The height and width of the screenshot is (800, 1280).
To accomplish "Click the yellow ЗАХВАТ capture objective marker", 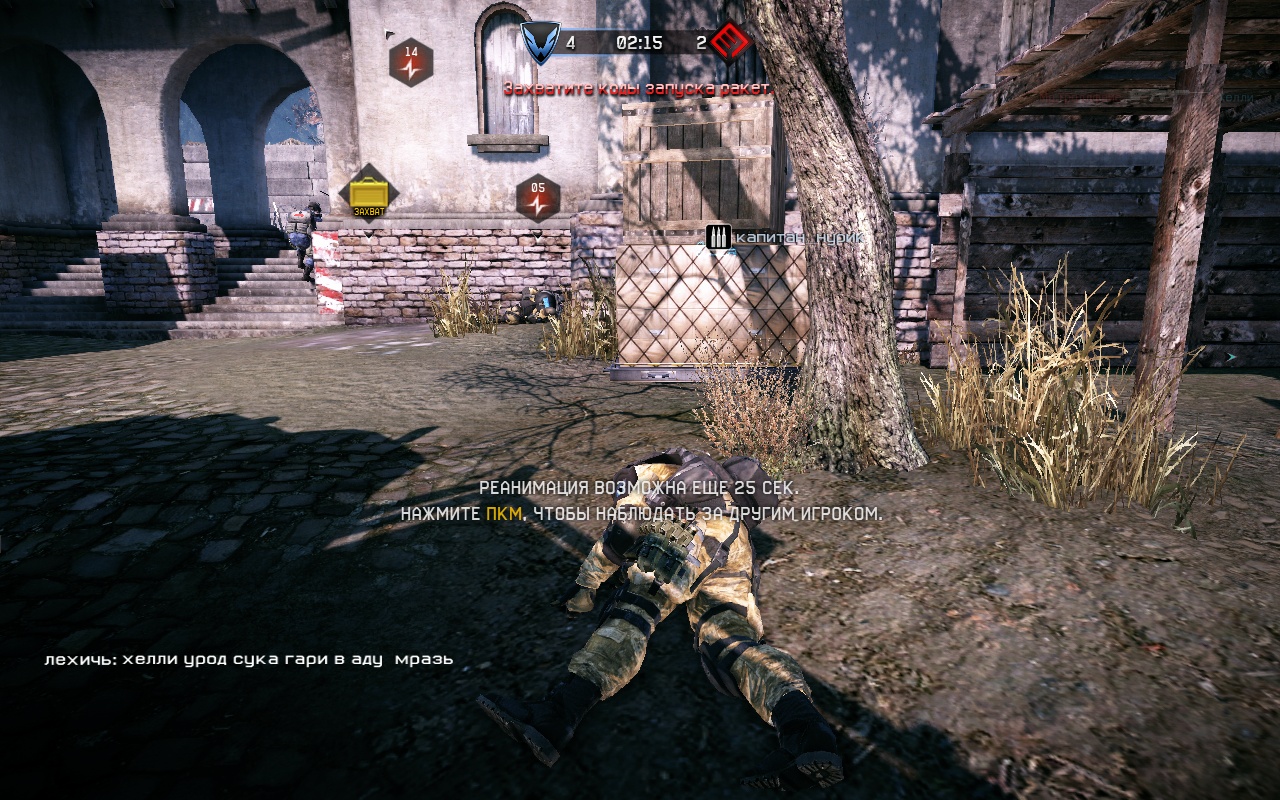I will pos(368,192).
